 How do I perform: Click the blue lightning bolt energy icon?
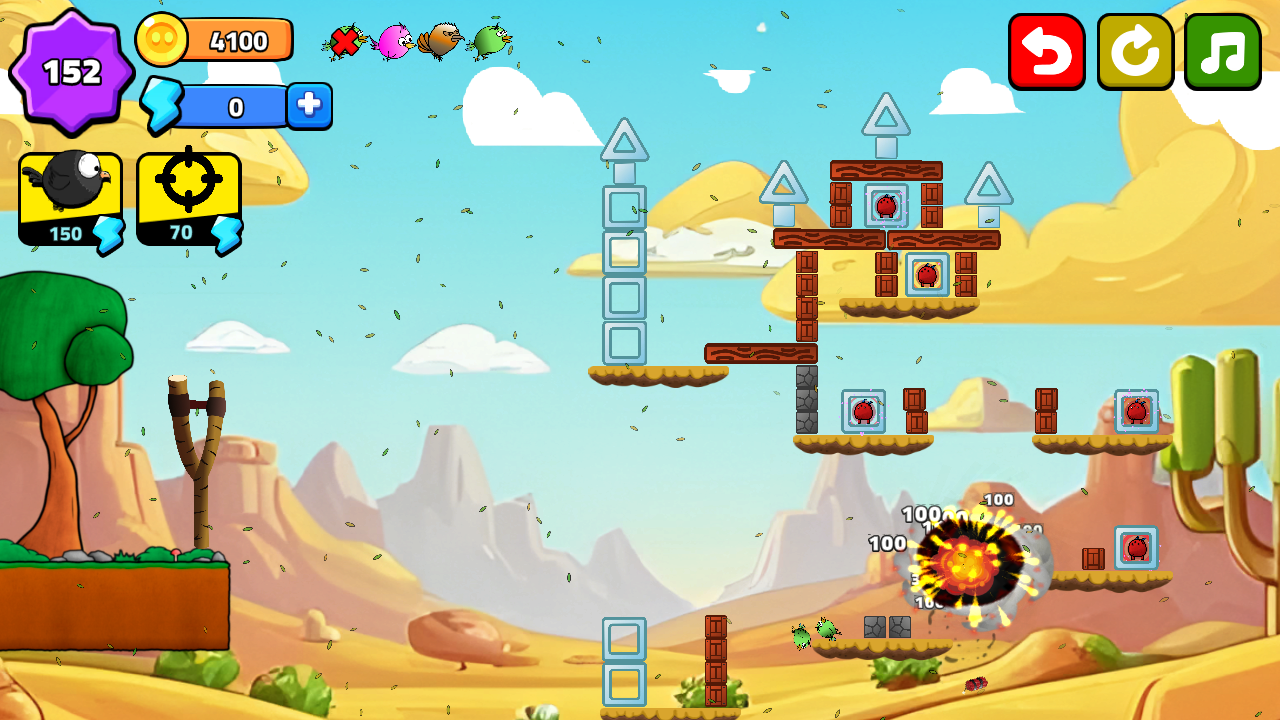click(x=160, y=106)
